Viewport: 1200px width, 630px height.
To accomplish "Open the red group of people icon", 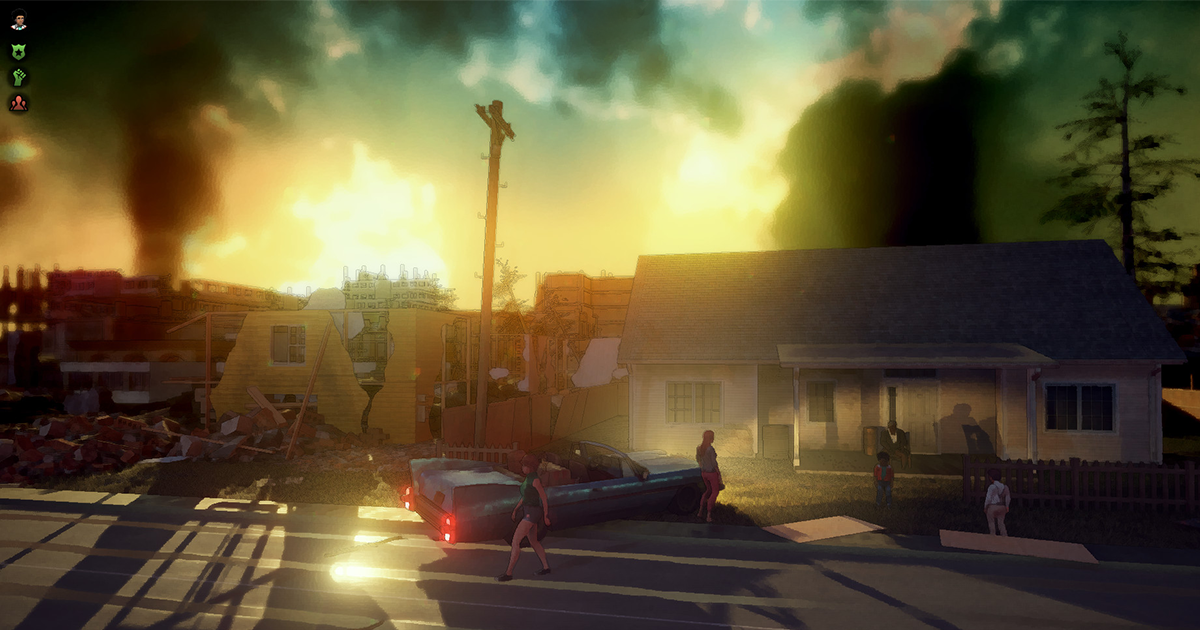I will tap(19, 103).
